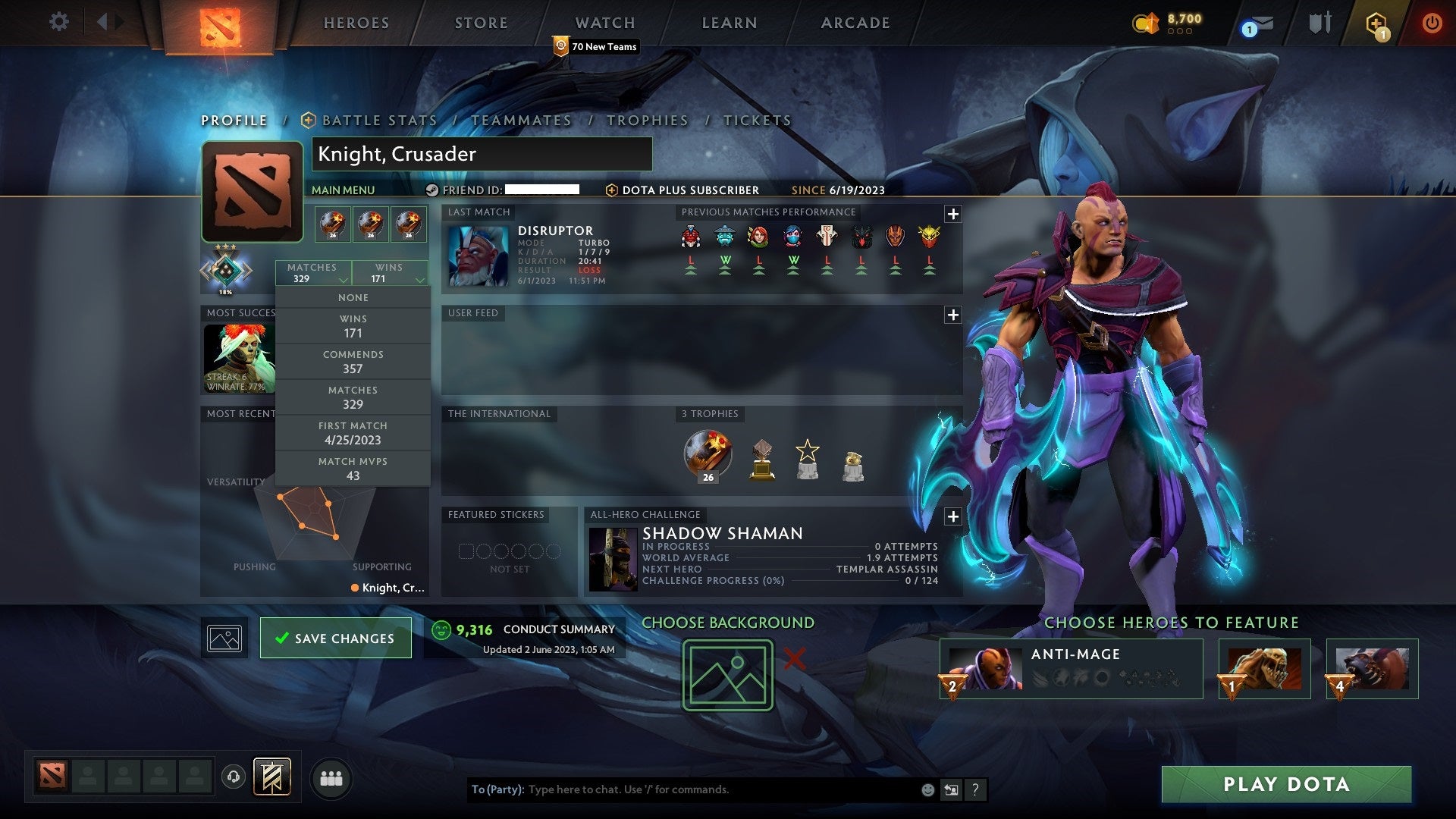The image size is (1456, 819).
Task: Open the WINS stat dropdown
Action: tap(391, 273)
